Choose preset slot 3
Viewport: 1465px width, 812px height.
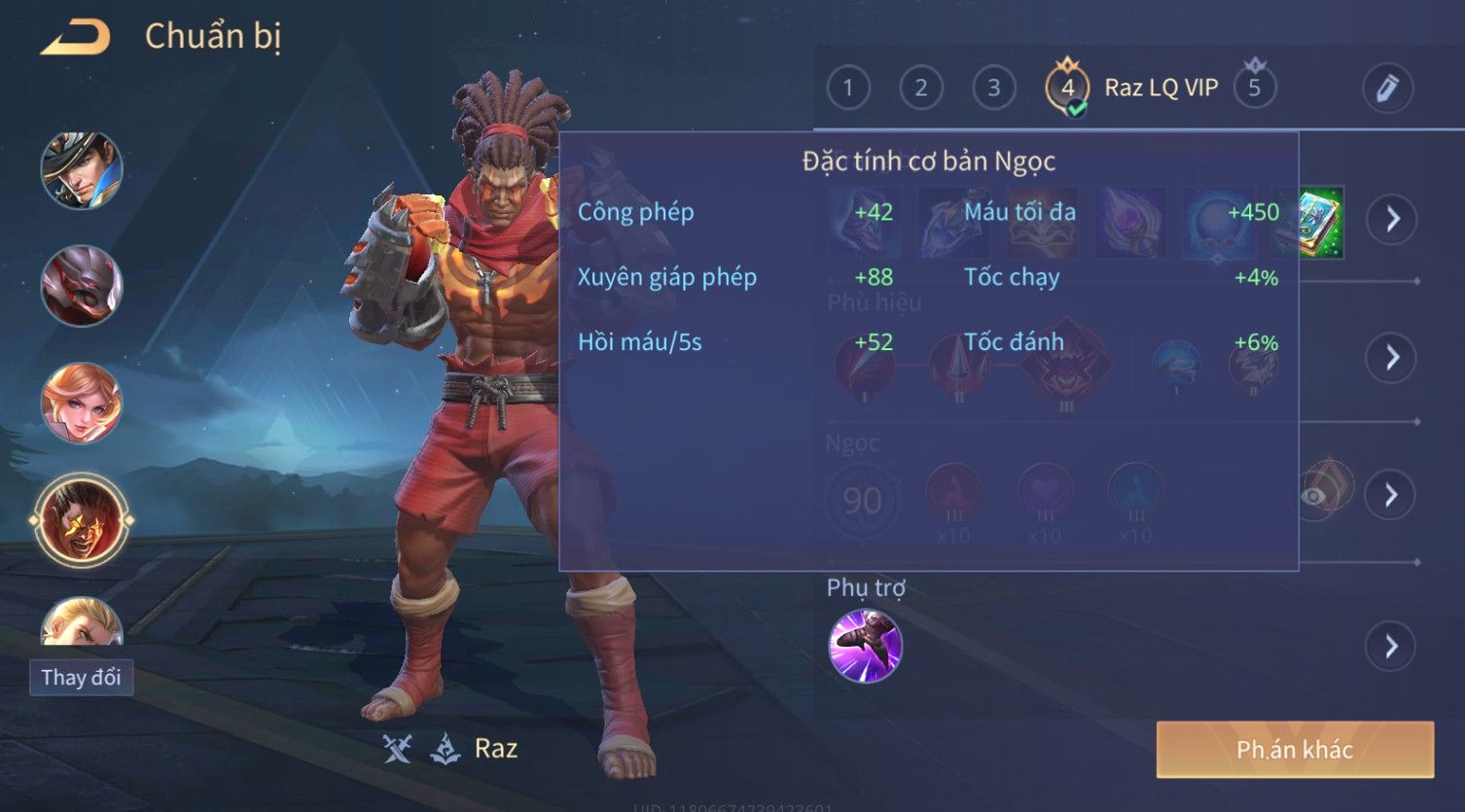coord(993,88)
